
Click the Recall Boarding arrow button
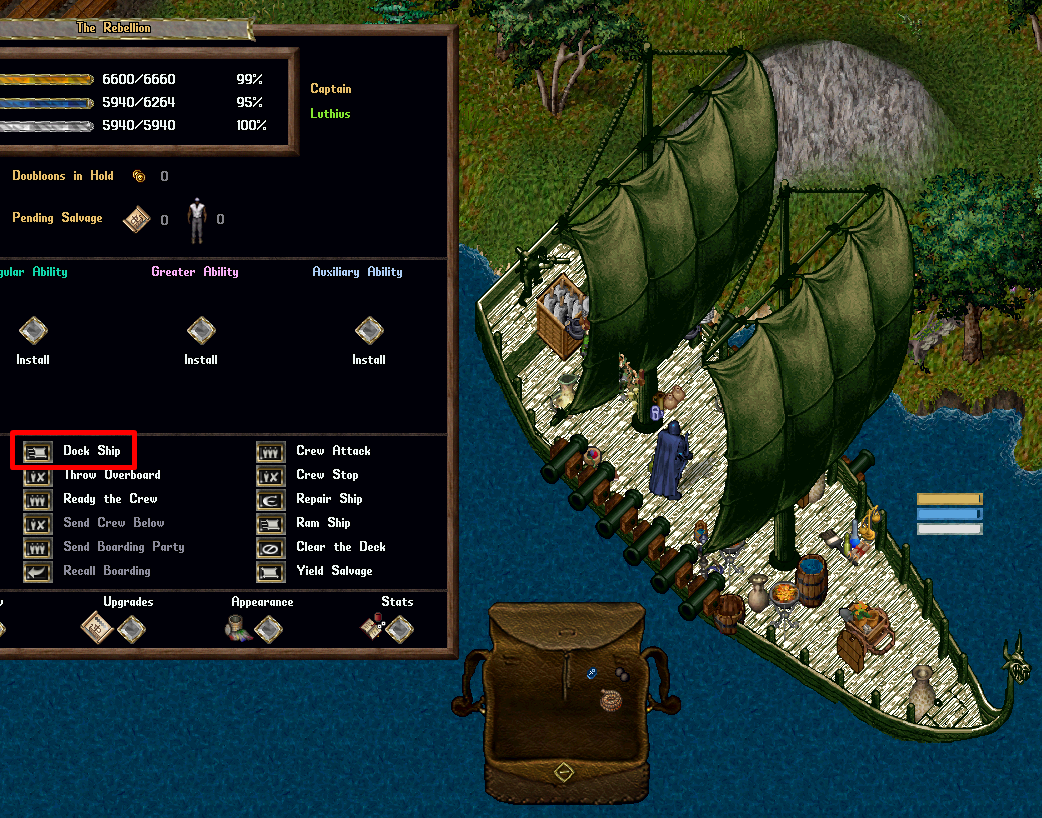38,571
